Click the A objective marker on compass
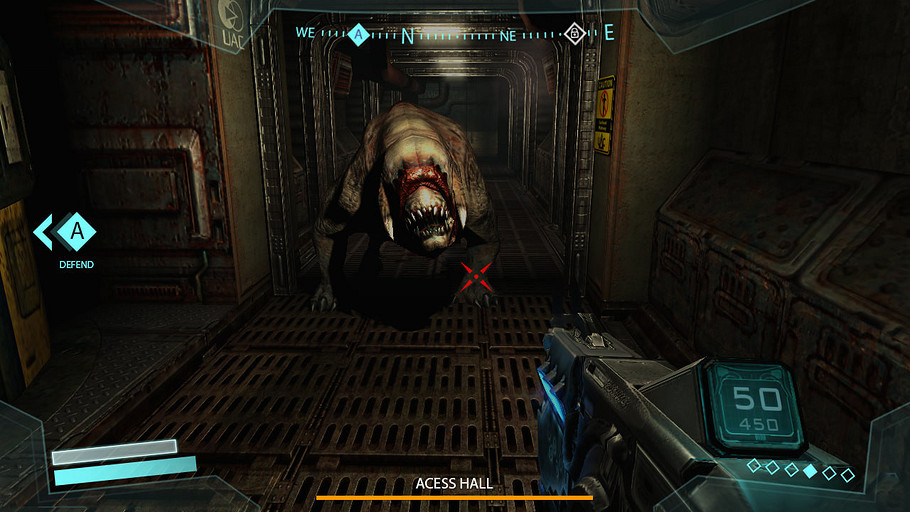910x512 pixels. [359, 35]
